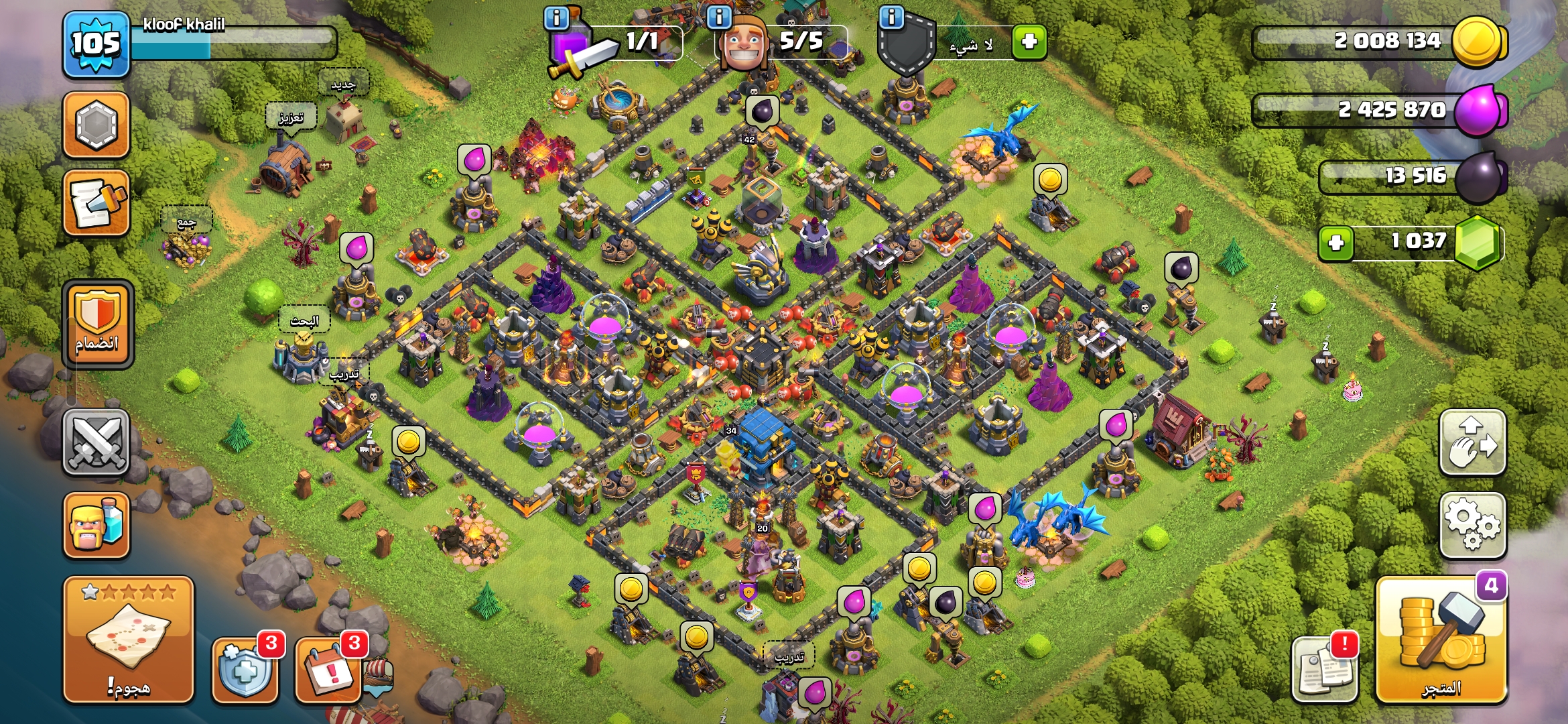Screen dimensions: 1568x724
Task: Open the Settings gears button
Action: 1472,525
